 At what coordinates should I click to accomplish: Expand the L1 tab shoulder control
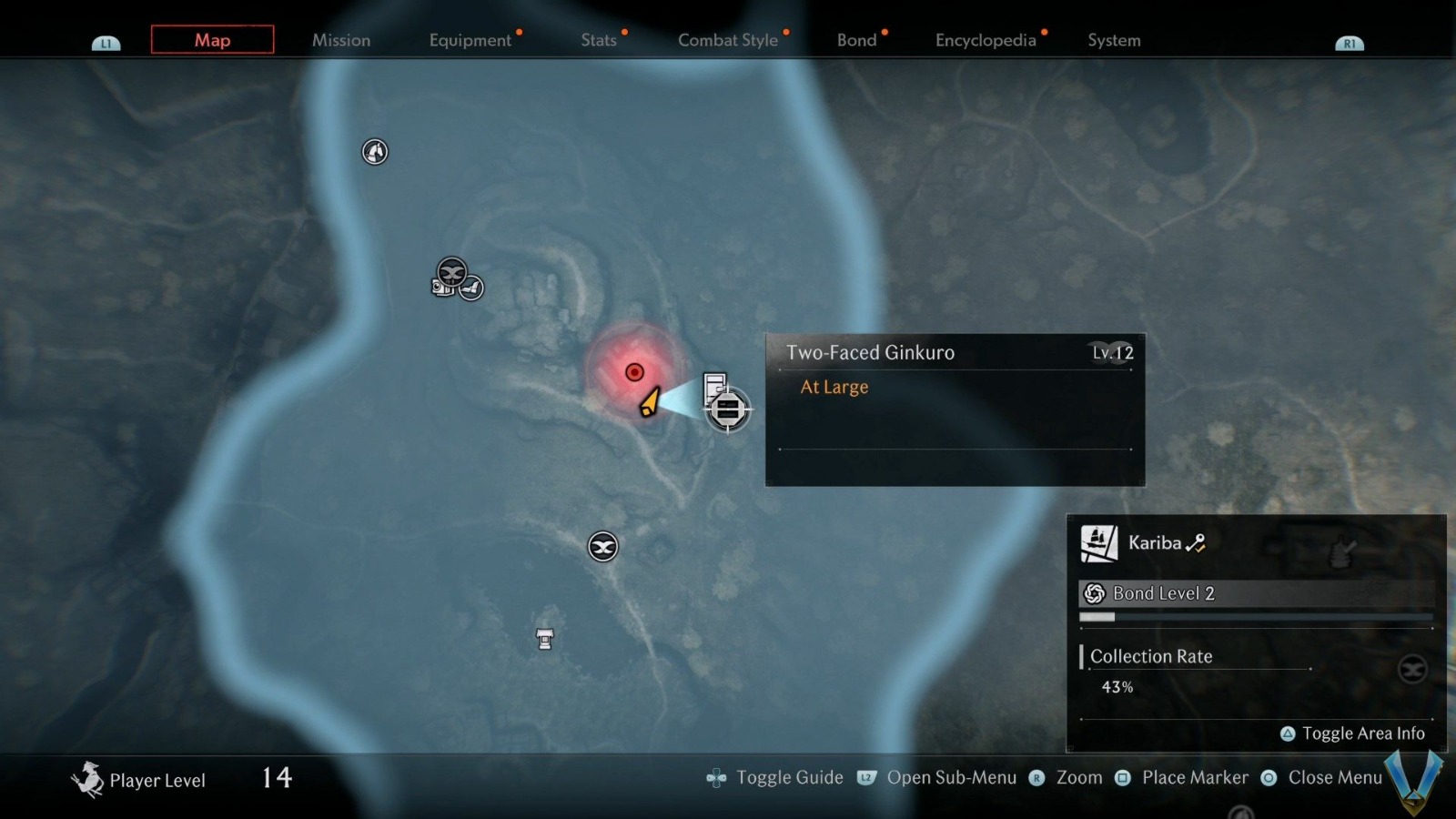point(106,42)
